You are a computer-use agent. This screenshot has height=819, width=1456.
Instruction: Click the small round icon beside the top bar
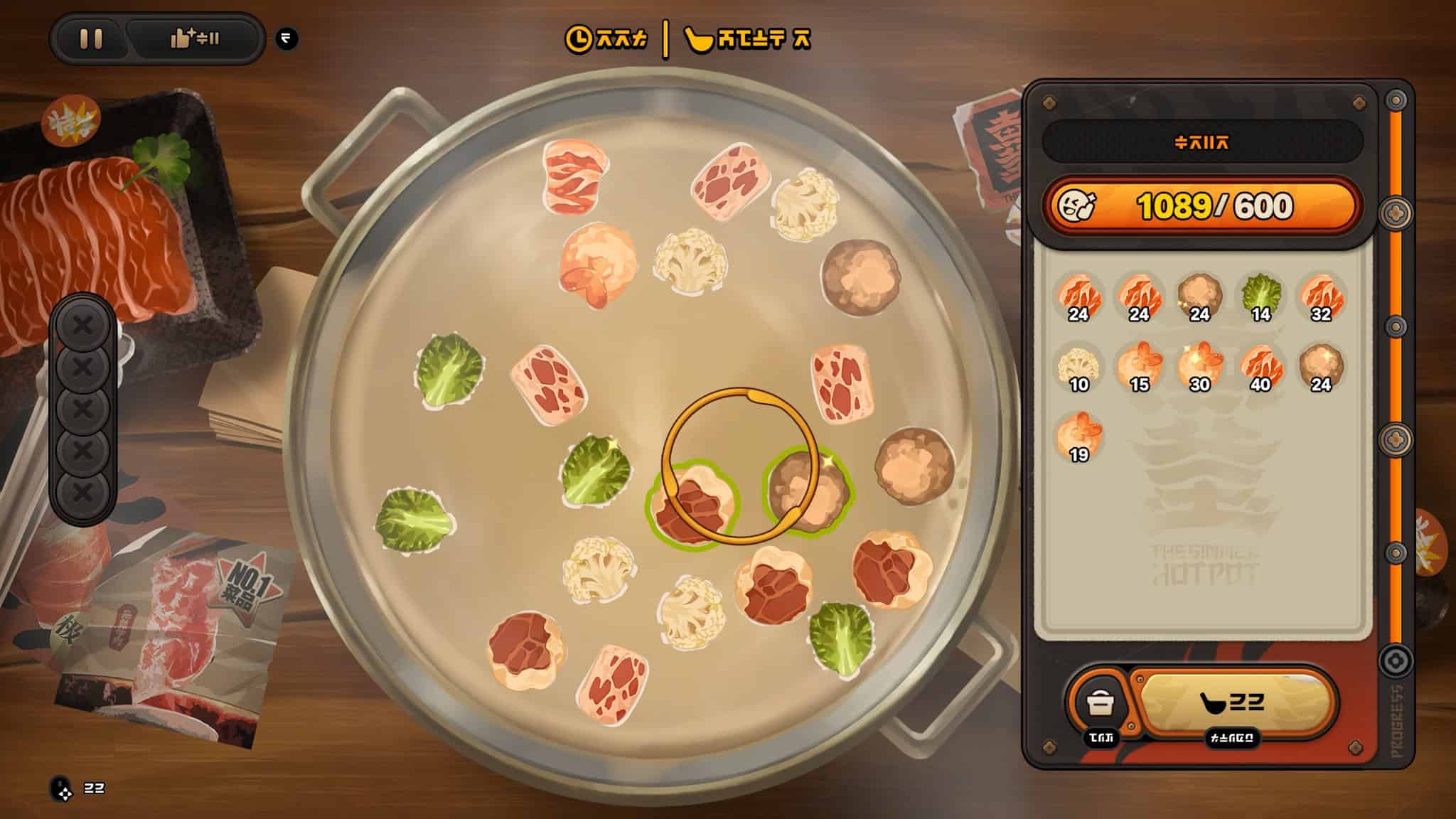tap(287, 38)
